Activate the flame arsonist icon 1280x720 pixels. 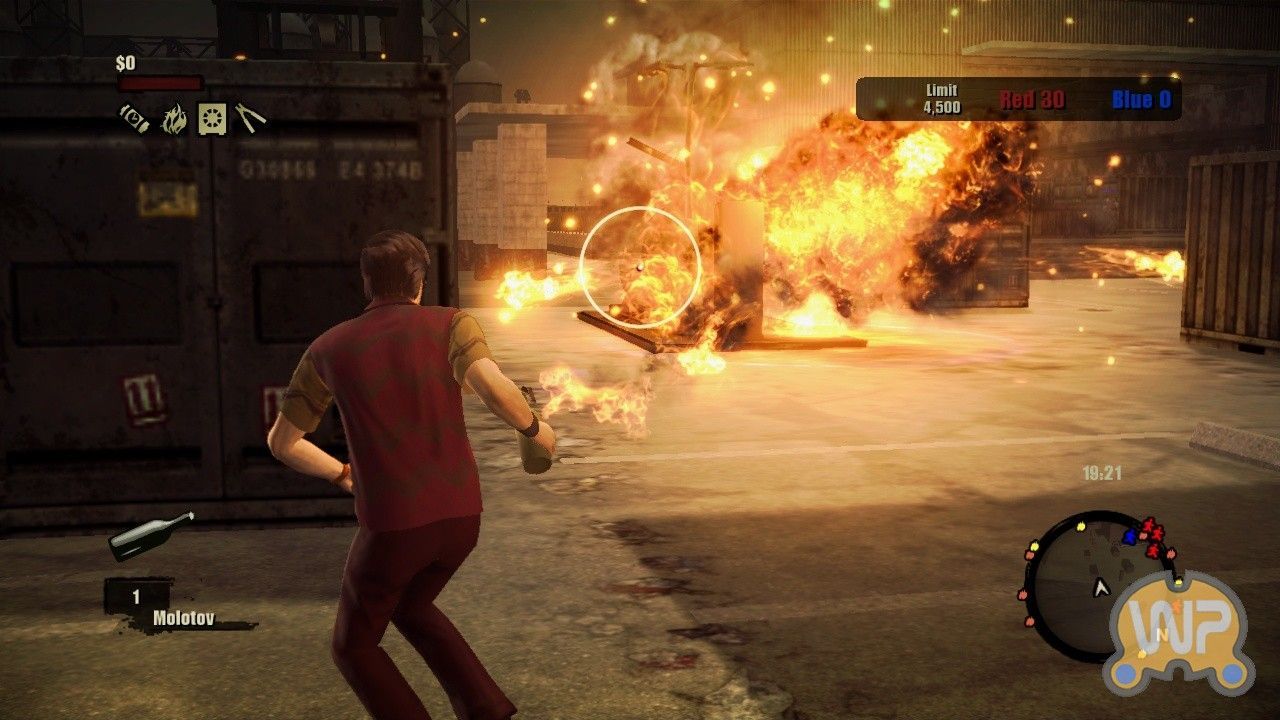tap(174, 119)
